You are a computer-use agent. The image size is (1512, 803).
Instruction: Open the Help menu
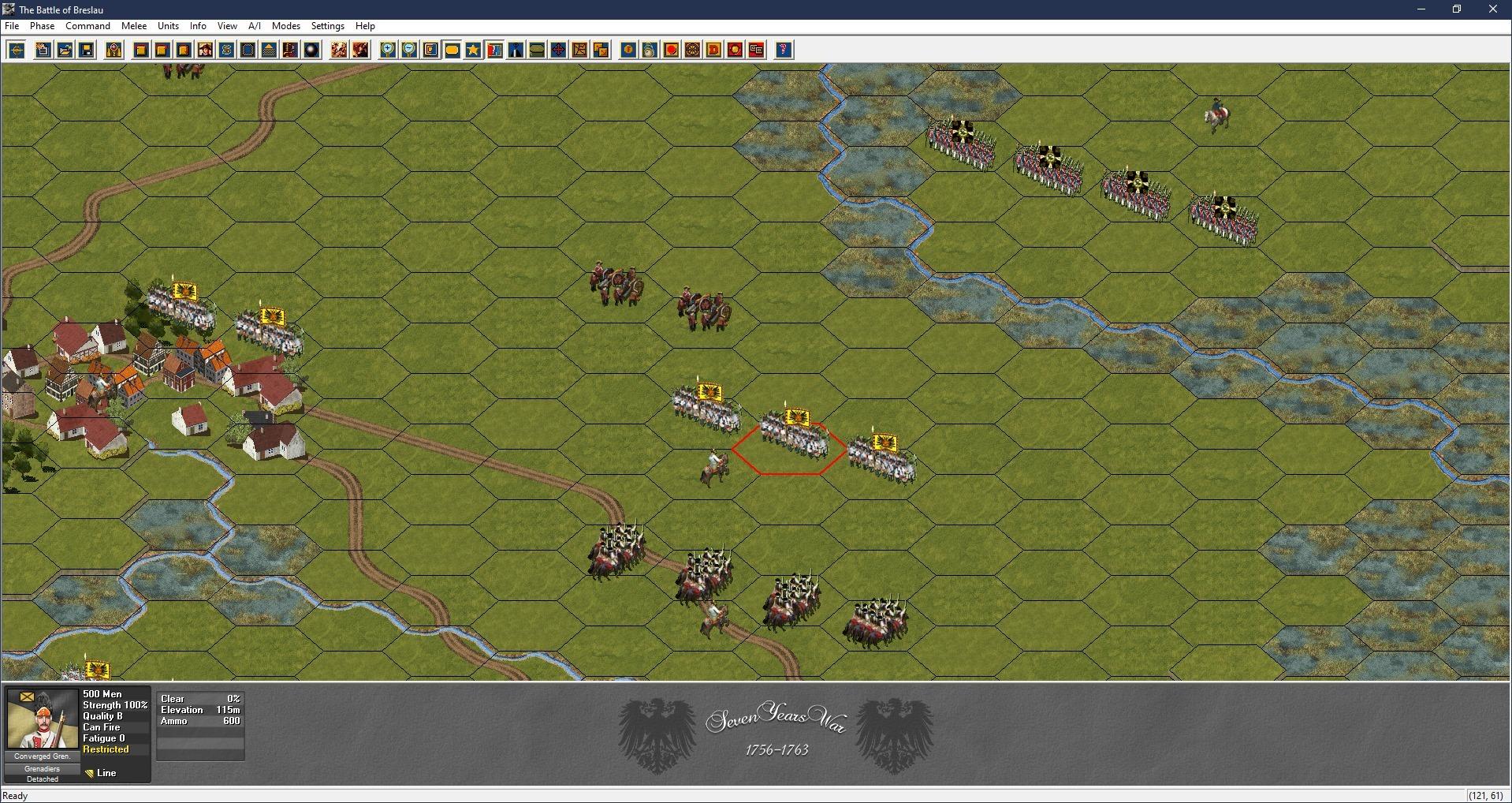365,26
